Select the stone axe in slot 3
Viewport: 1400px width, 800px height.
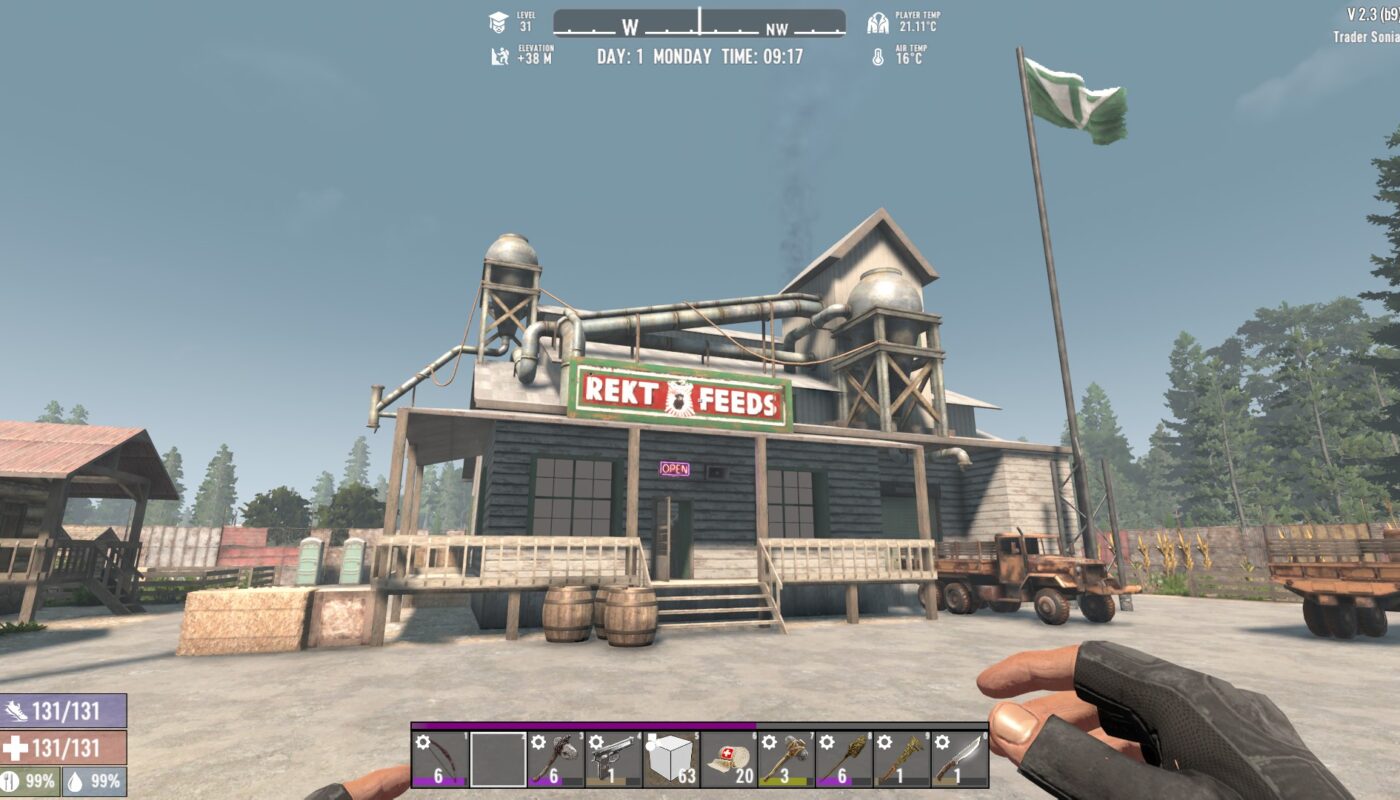coord(556,760)
